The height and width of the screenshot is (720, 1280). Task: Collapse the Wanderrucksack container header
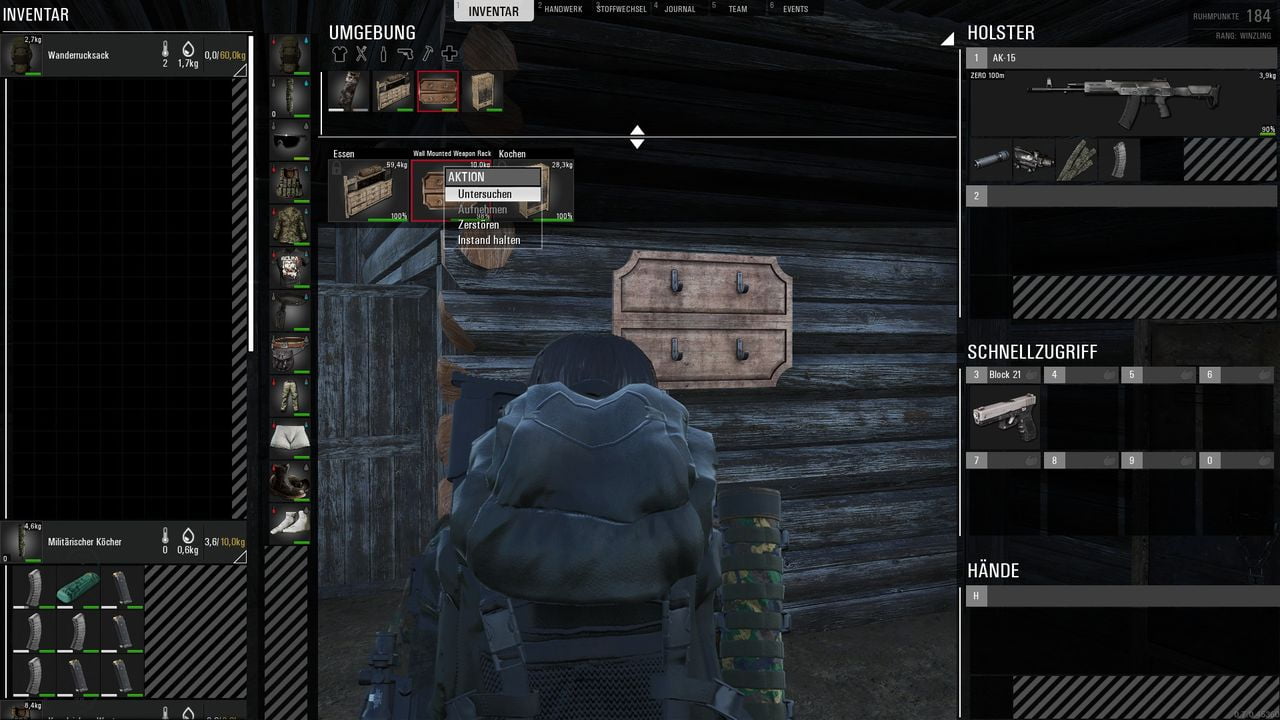[x=239, y=71]
